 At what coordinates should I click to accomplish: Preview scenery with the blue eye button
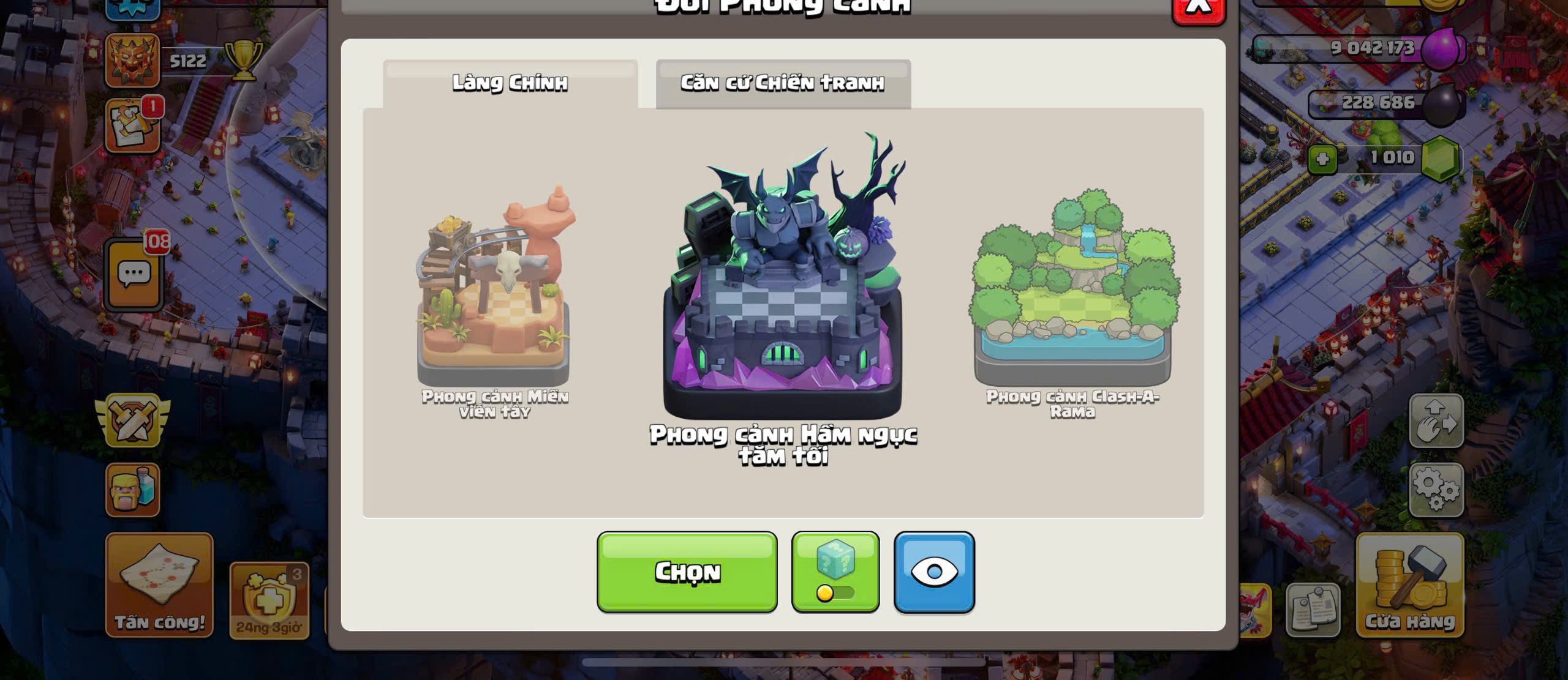(934, 572)
